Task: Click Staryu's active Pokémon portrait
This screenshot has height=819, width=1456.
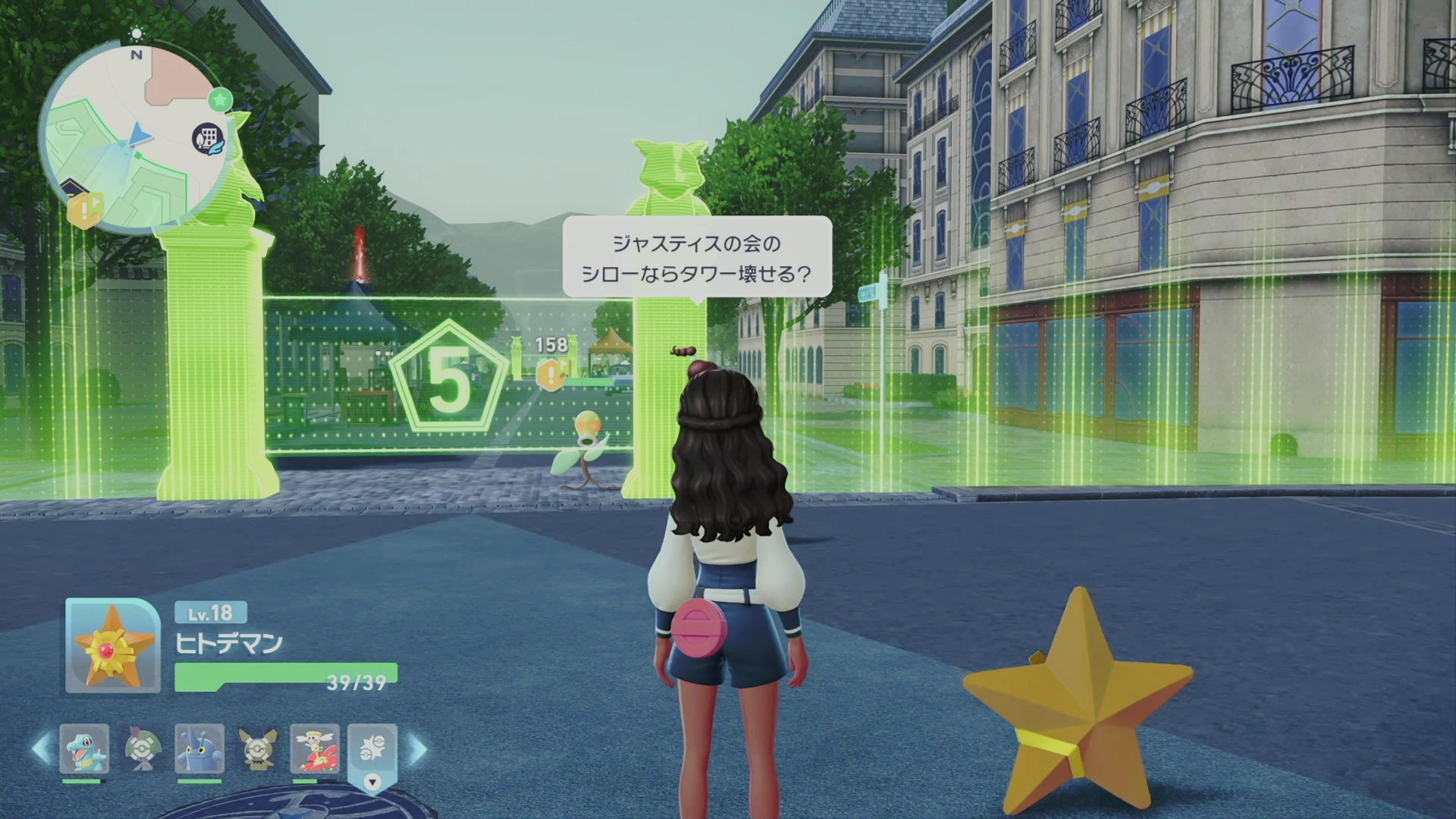Action: (112, 645)
